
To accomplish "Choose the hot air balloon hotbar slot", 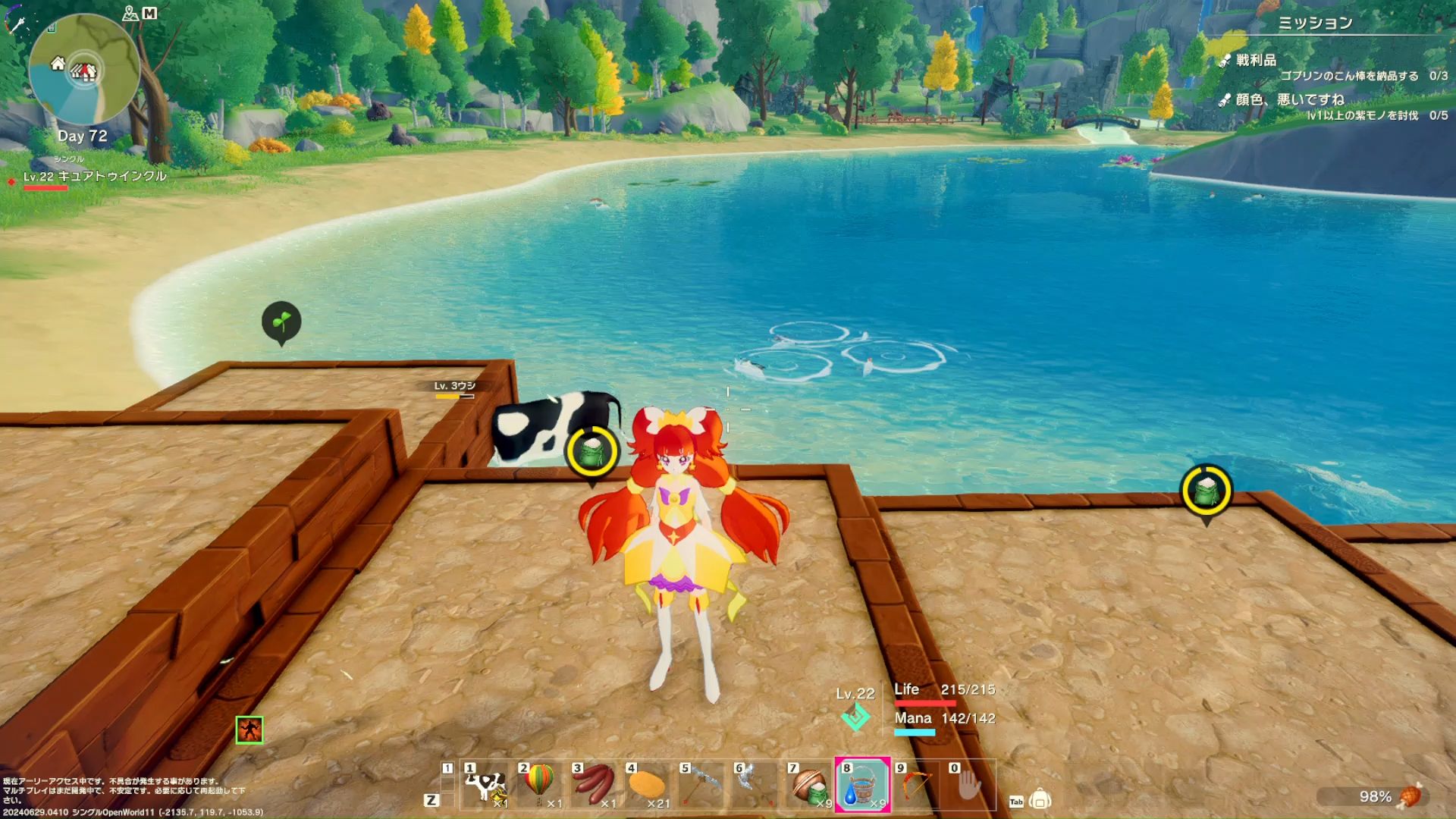I will point(539,786).
